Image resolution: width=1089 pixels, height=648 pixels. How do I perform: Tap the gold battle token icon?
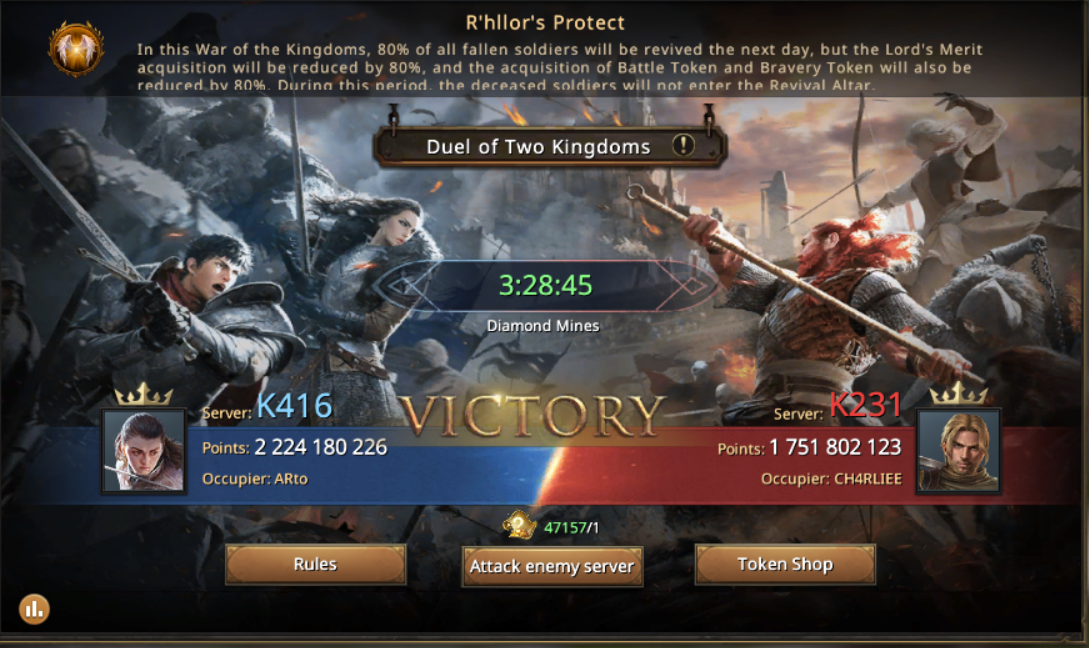tap(520, 526)
